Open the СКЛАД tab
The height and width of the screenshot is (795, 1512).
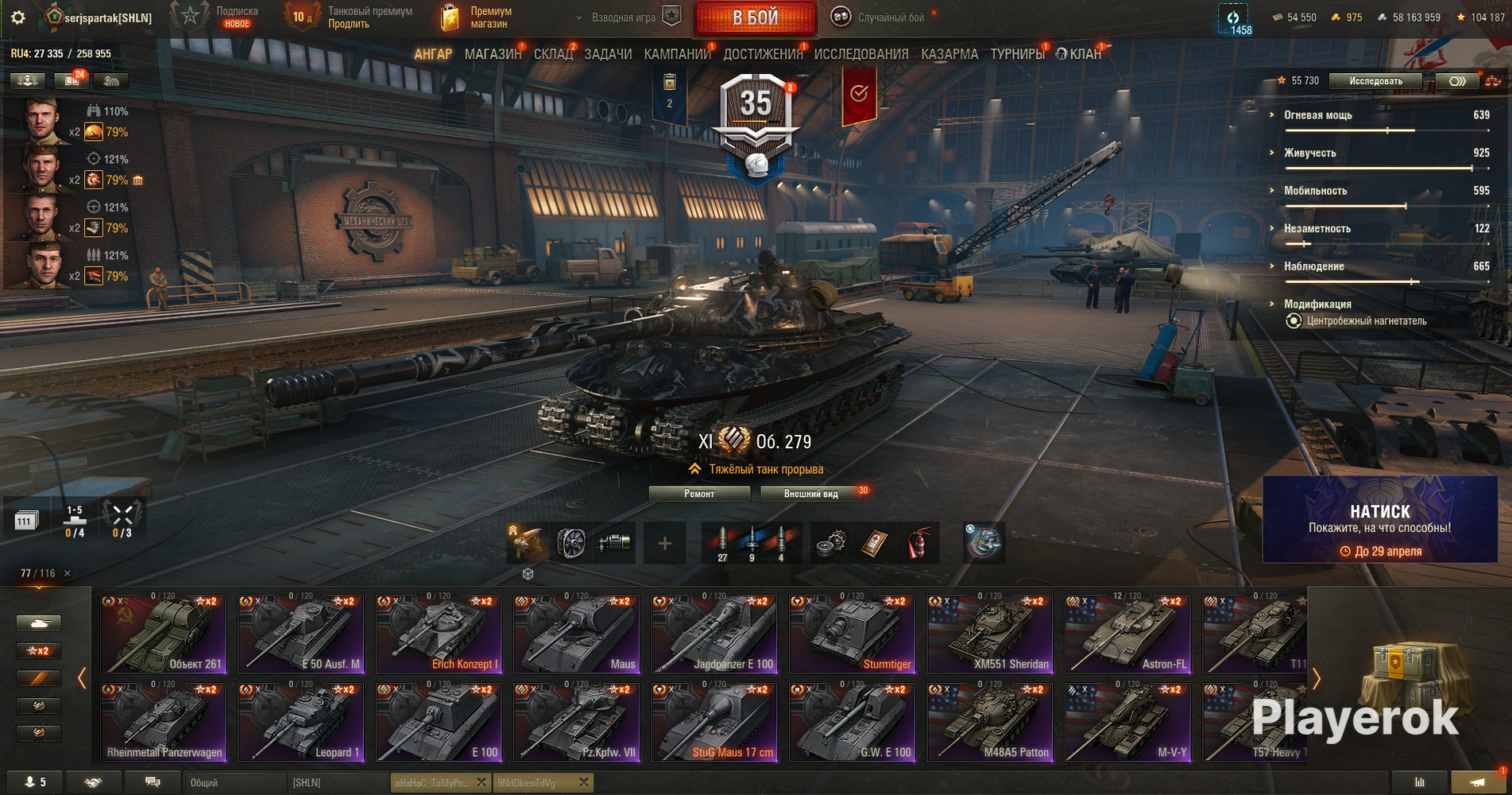tap(553, 54)
